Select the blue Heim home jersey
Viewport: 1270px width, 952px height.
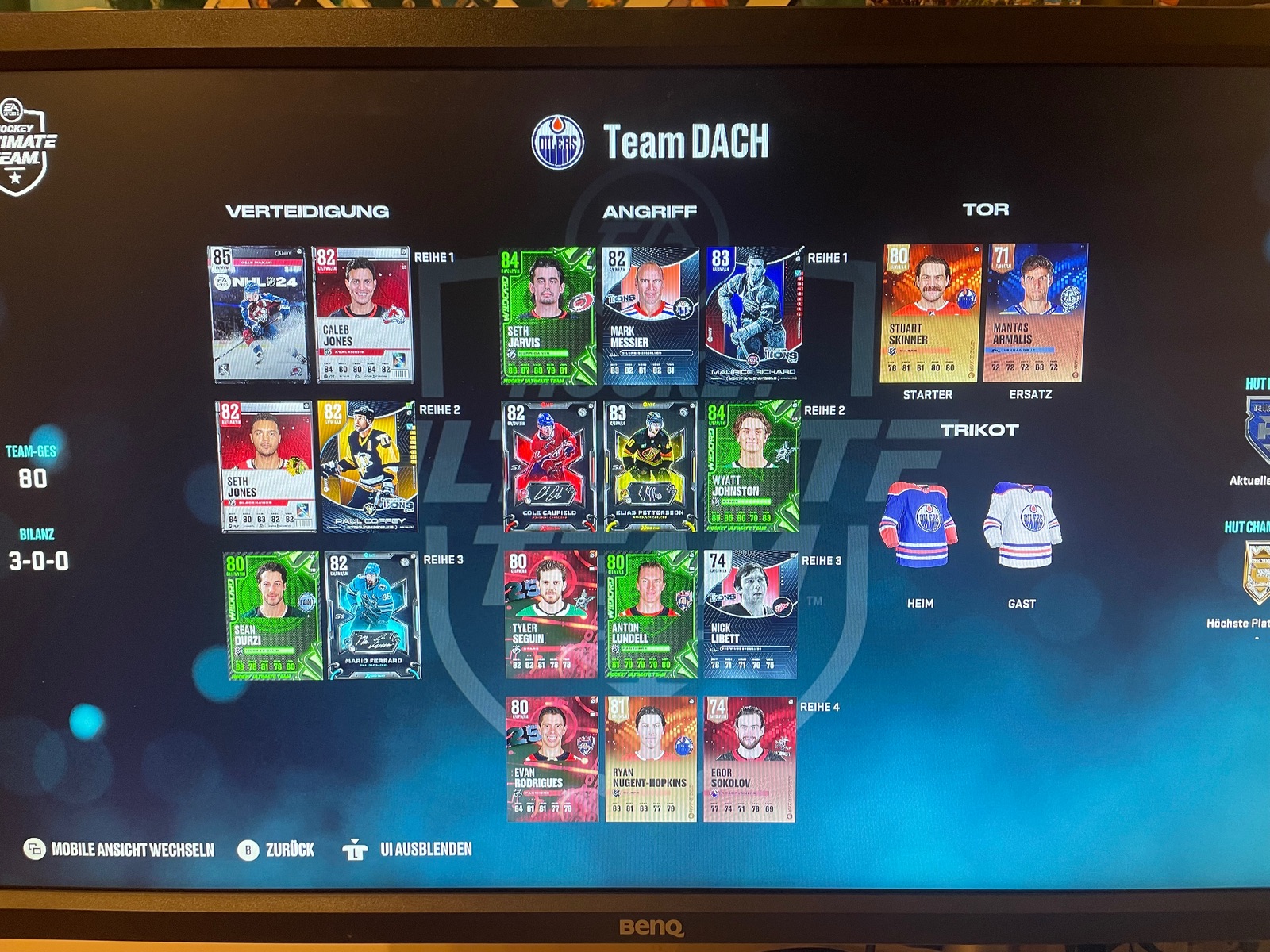pos(919,525)
